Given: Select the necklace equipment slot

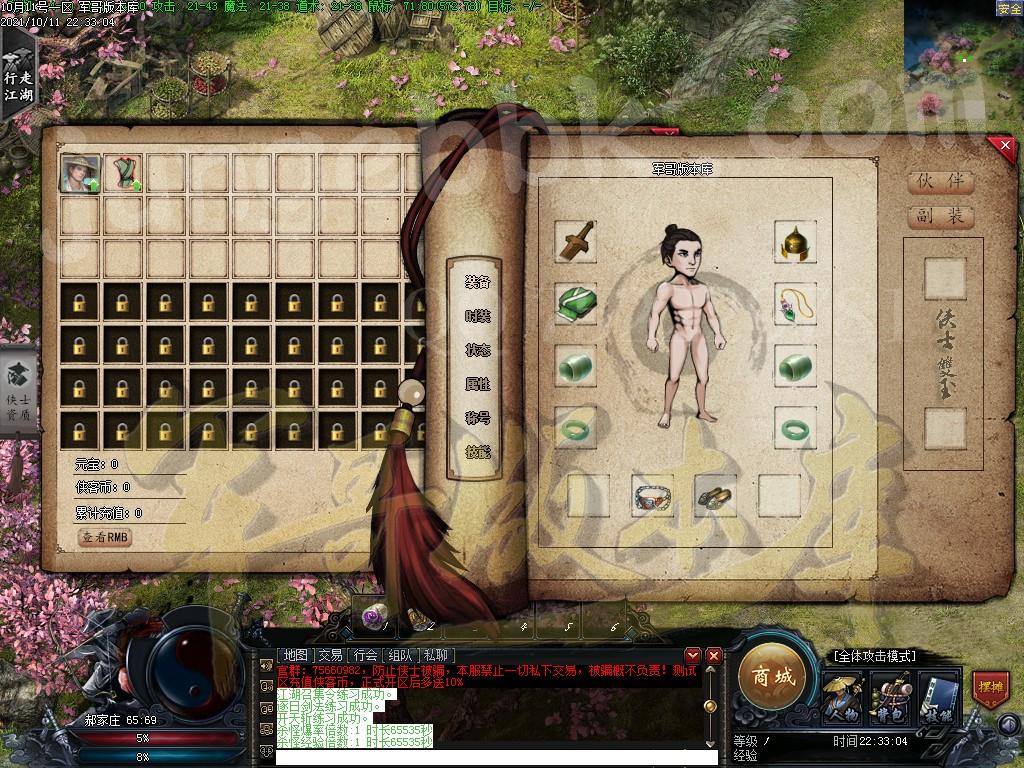Looking at the screenshot, I should click(795, 303).
